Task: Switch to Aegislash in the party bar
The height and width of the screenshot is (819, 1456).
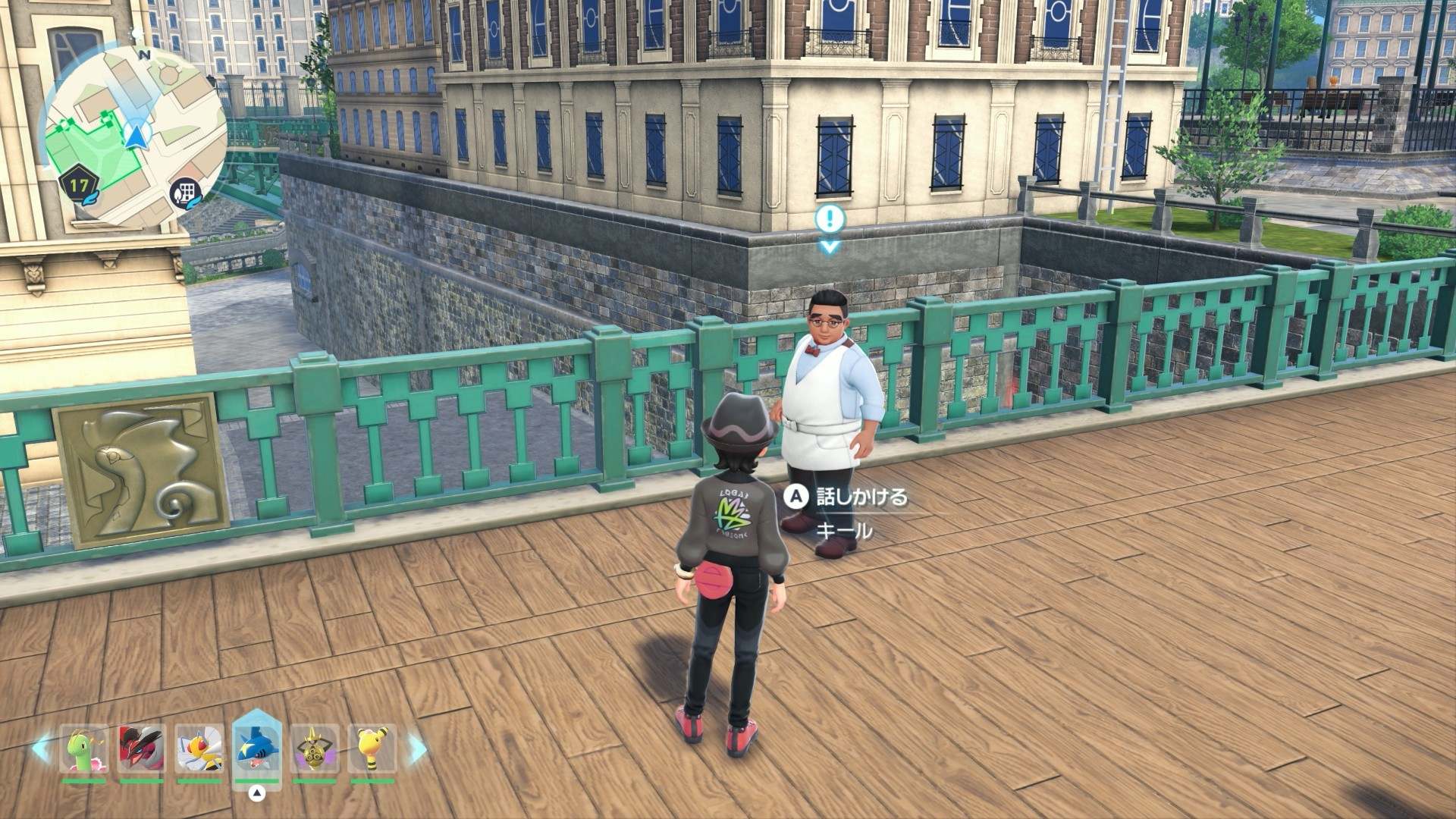Action: pos(315,750)
